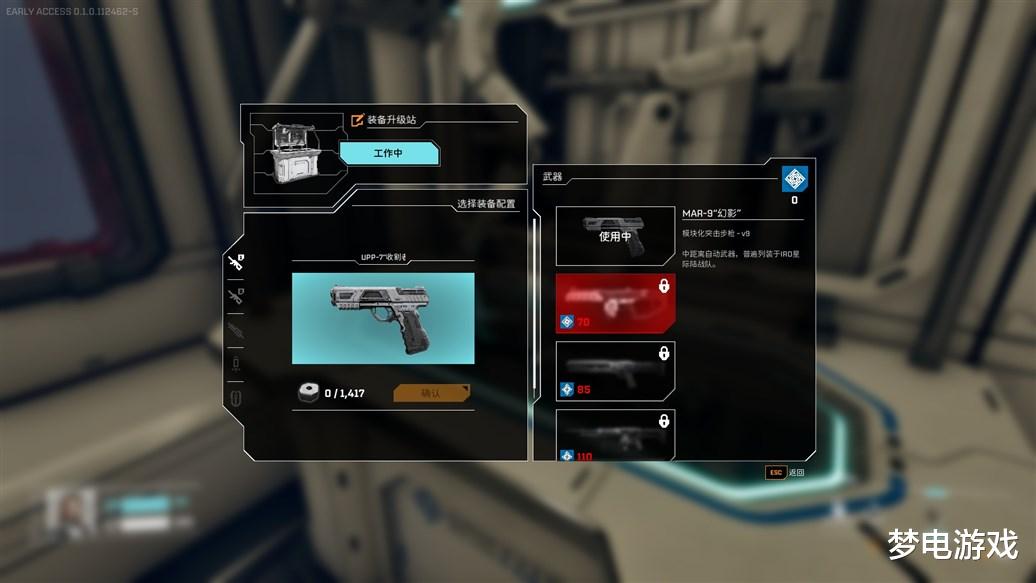1036x583 pixels.
Task: Choose the locked red weapon costing 70
Action: coord(615,303)
